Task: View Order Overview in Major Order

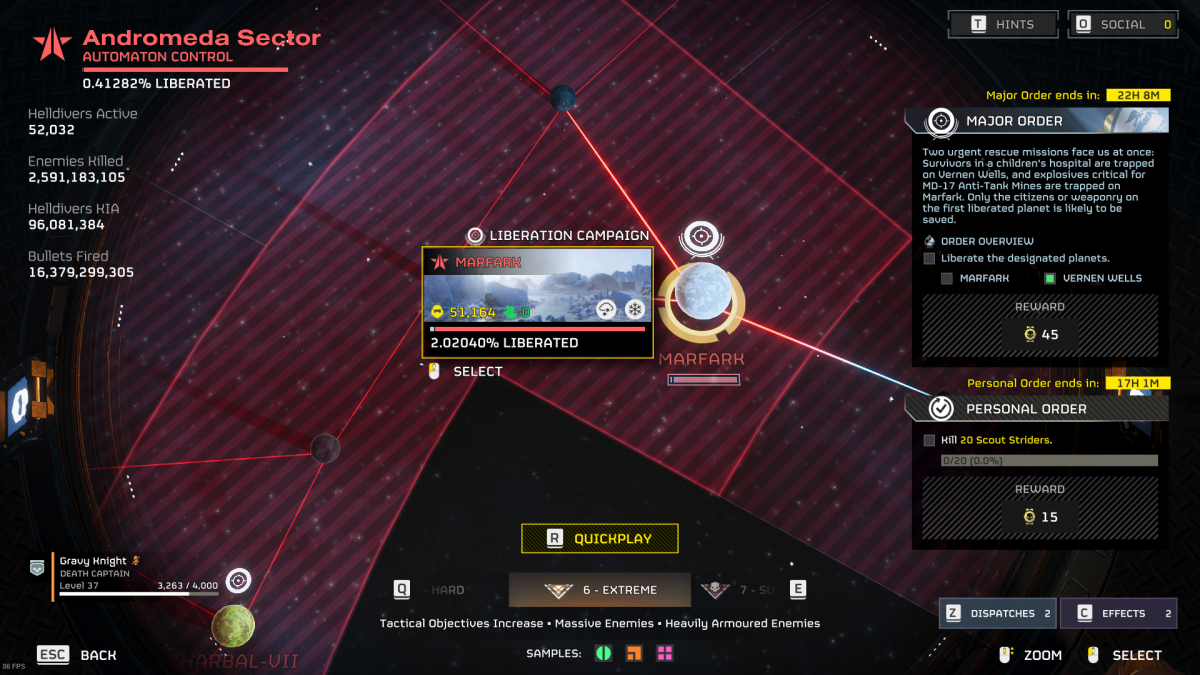Action: [986, 241]
